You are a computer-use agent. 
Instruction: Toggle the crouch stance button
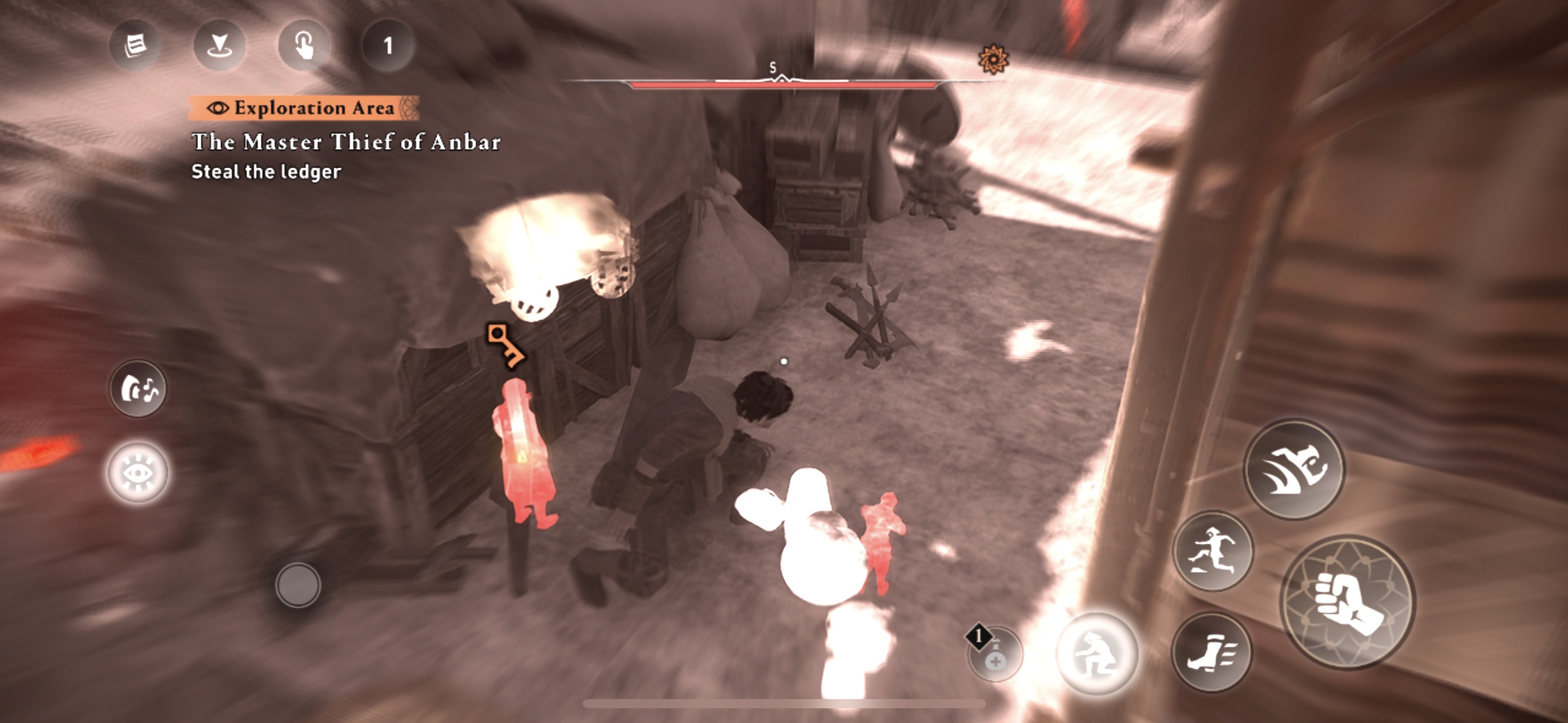pos(1097,654)
